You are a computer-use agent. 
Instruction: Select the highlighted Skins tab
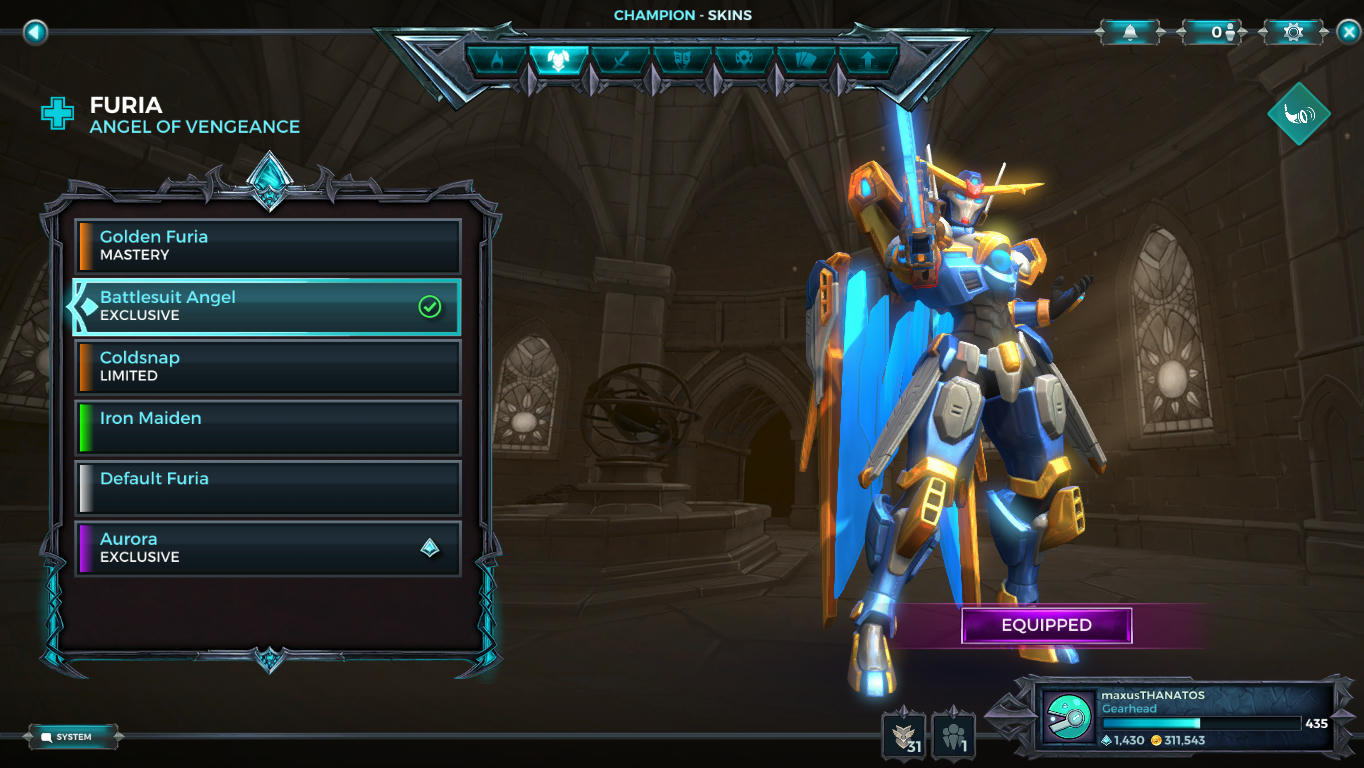(x=560, y=60)
